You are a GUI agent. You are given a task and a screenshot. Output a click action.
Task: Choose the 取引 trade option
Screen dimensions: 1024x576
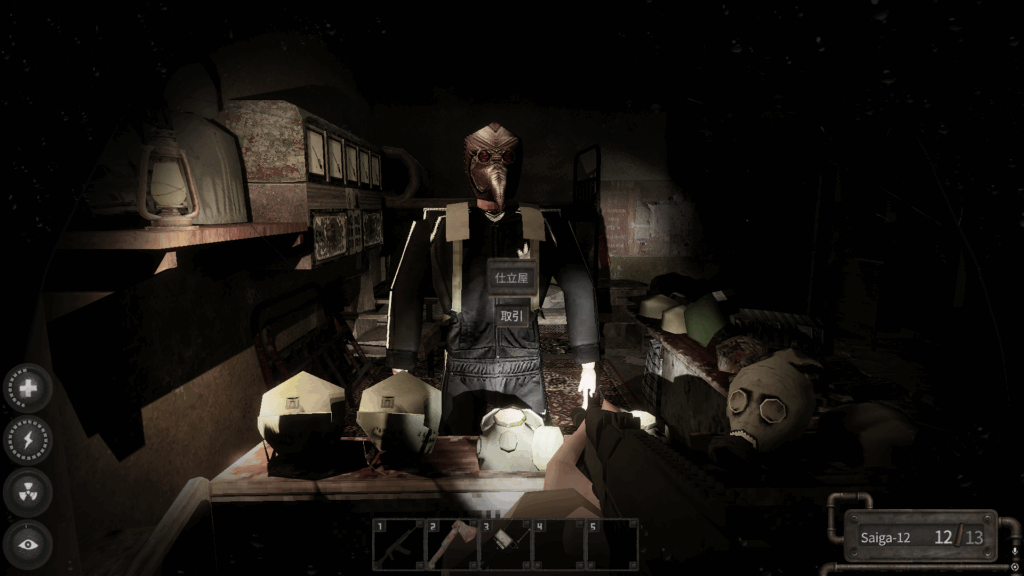pyautogui.click(x=511, y=315)
